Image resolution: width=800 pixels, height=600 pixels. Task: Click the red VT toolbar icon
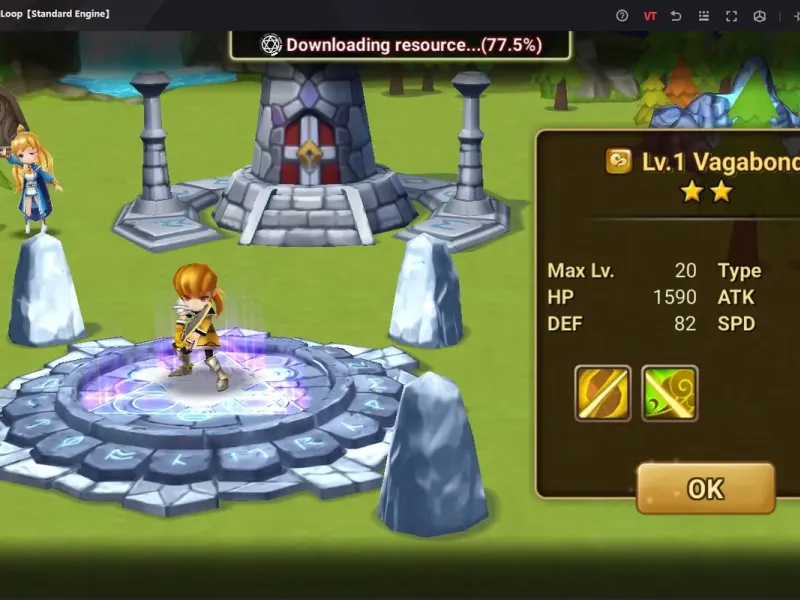coord(650,15)
